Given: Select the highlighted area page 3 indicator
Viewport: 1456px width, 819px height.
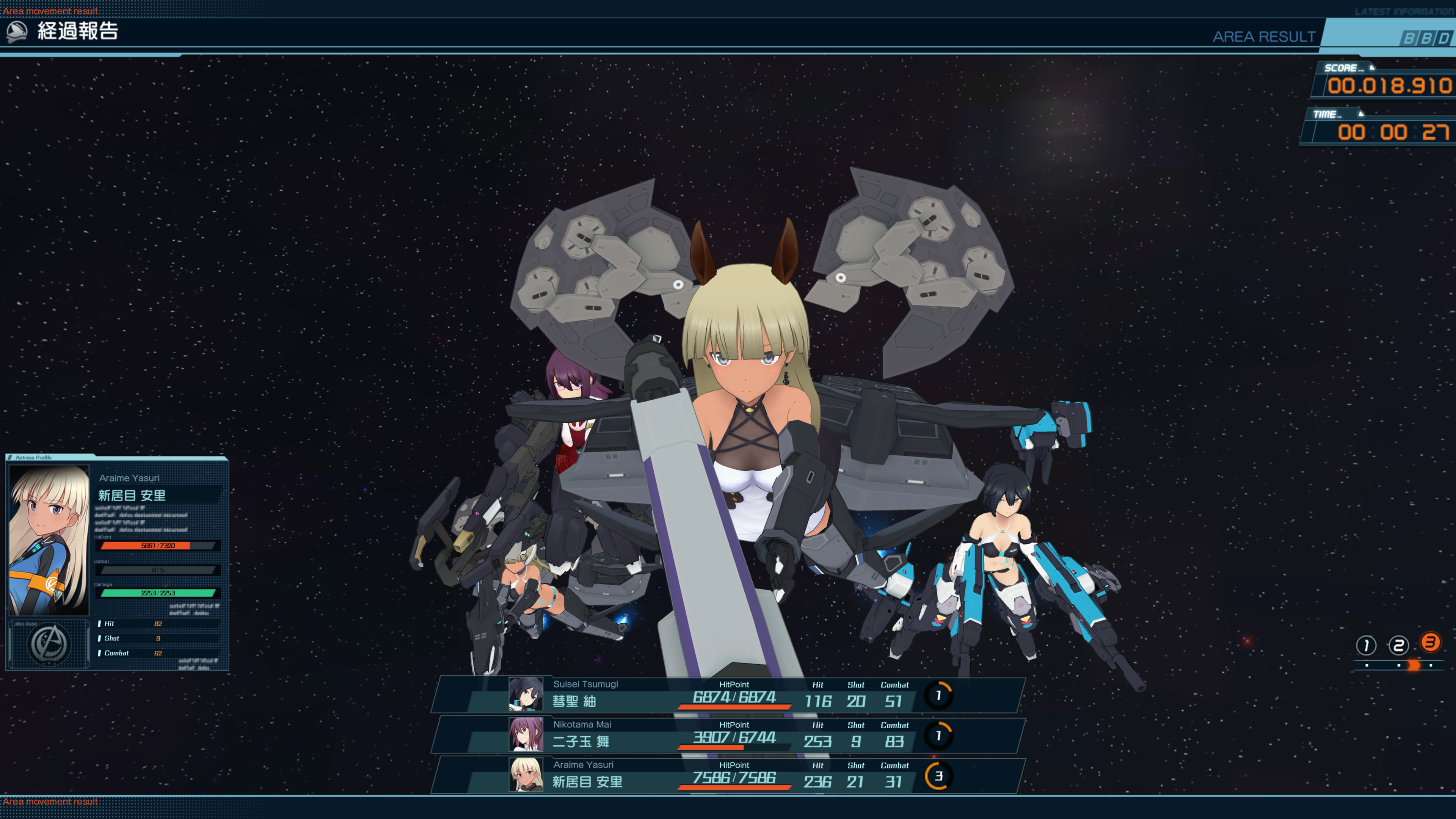Looking at the screenshot, I should coord(1430,642).
